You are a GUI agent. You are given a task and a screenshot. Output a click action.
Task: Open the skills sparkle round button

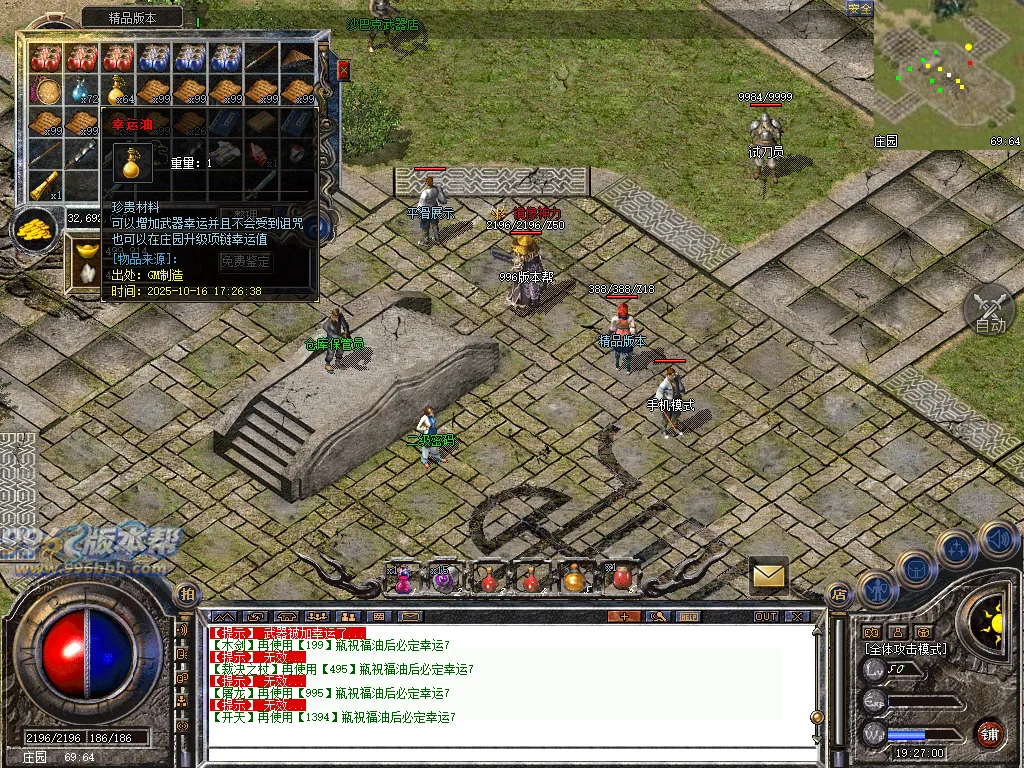click(956, 549)
